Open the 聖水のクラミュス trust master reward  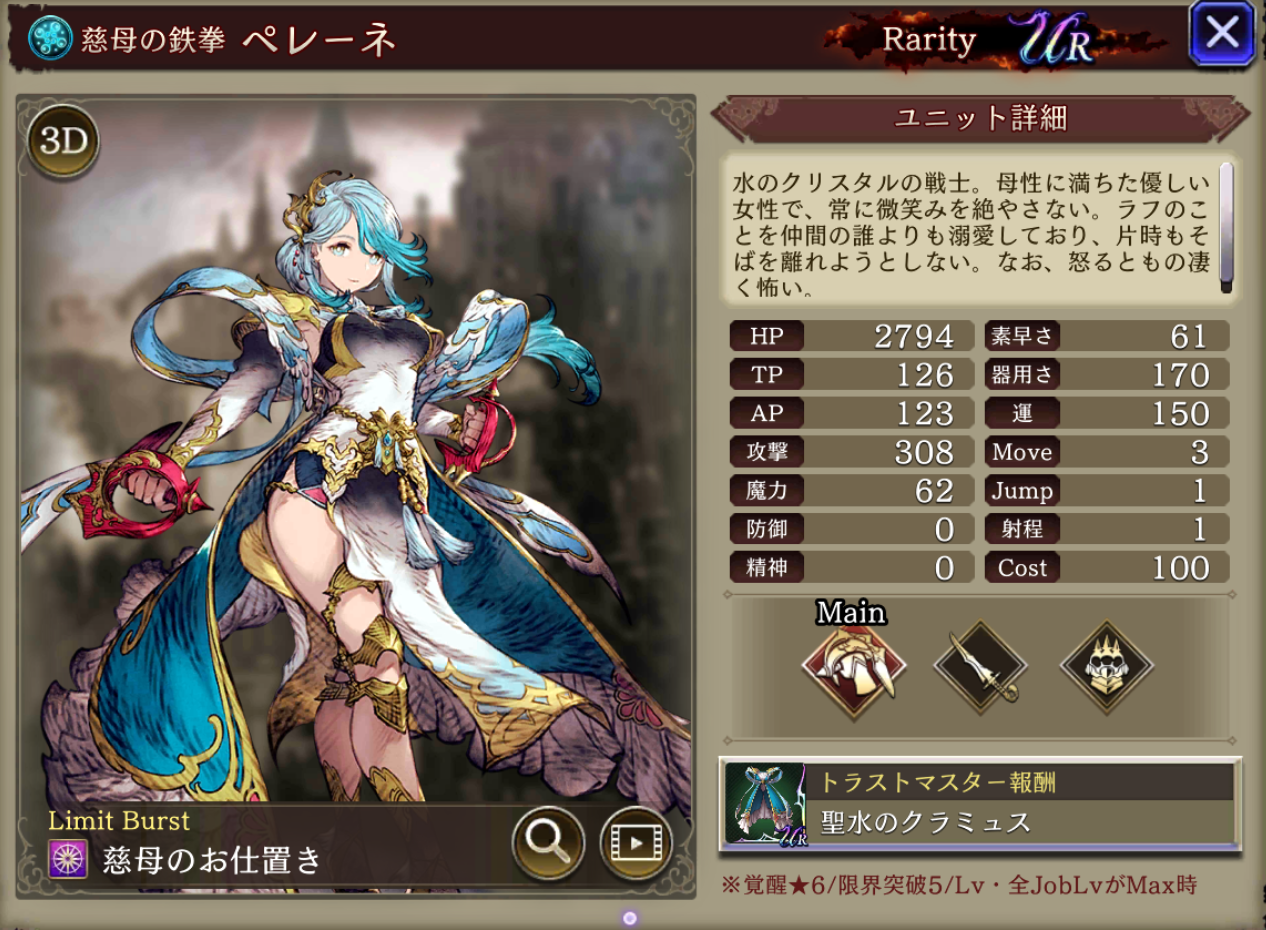pos(980,804)
